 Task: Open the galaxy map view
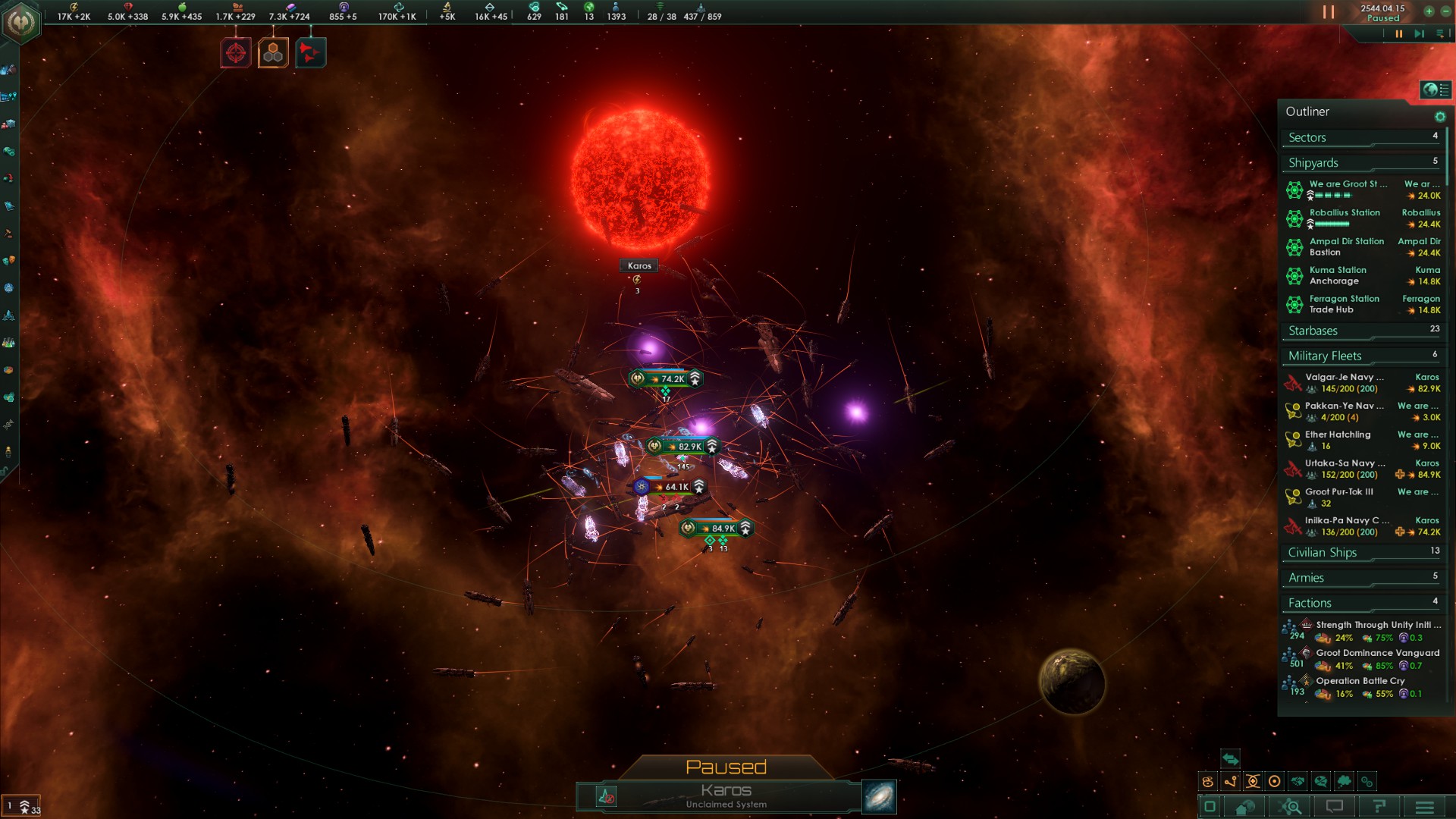point(879,797)
